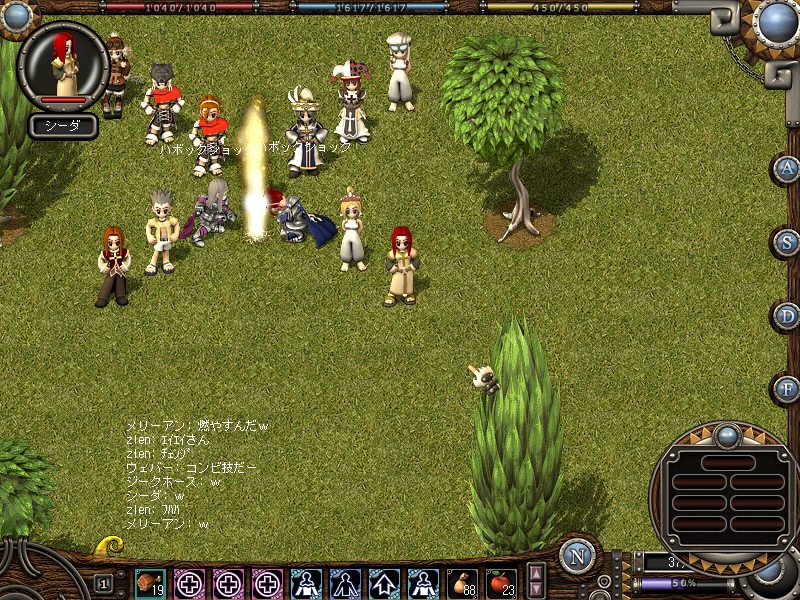The image size is (800, 600).
Task: Open the S side shortcut button
Action: point(787,242)
